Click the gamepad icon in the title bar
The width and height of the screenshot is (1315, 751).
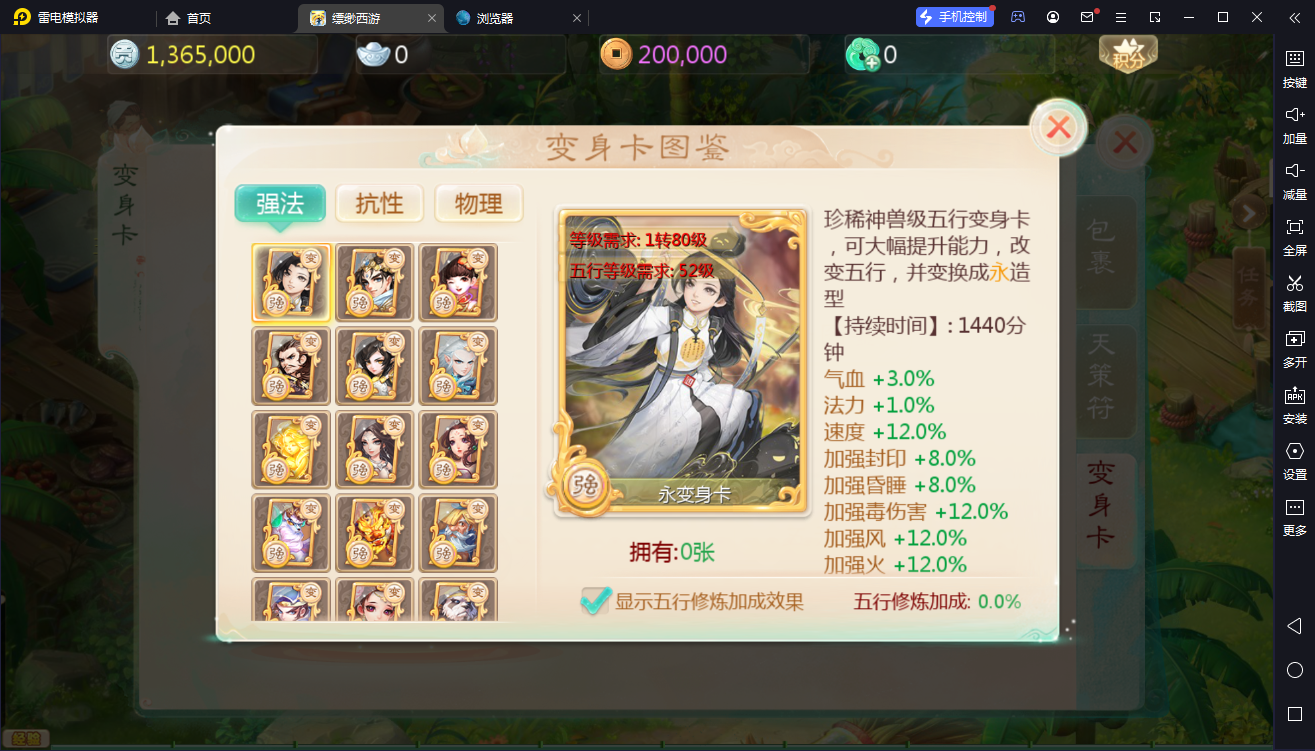tap(1017, 17)
